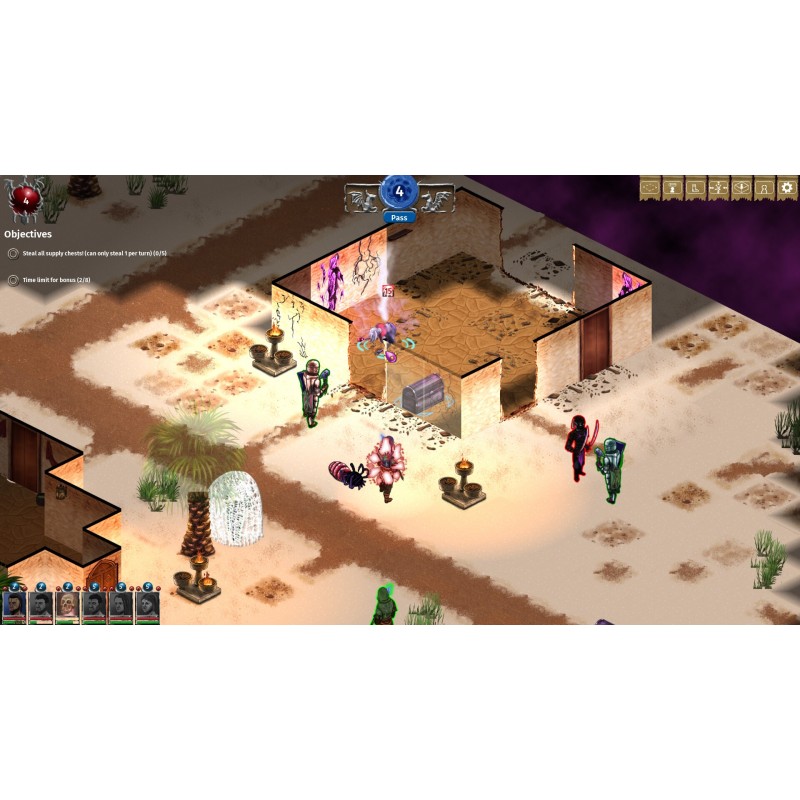
Task: Open the gear settings menu
Action: coord(787,187)
